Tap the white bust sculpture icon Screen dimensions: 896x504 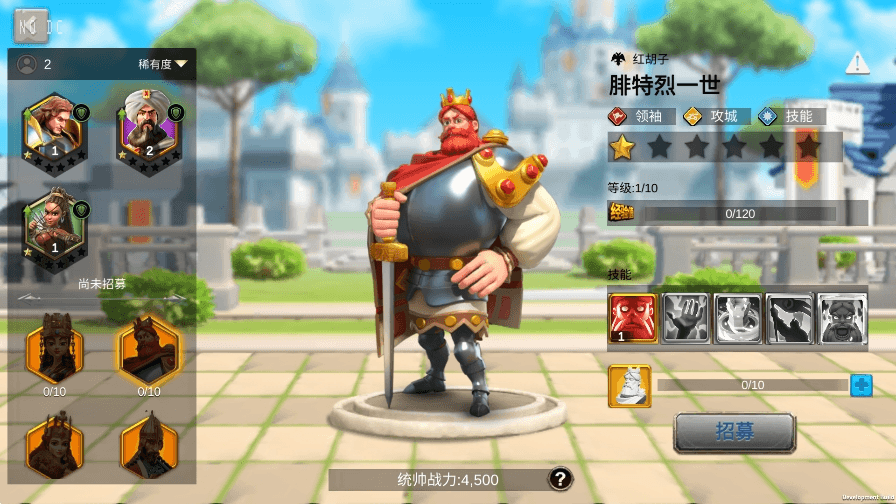pyautogui.click(x=630, y=386)
